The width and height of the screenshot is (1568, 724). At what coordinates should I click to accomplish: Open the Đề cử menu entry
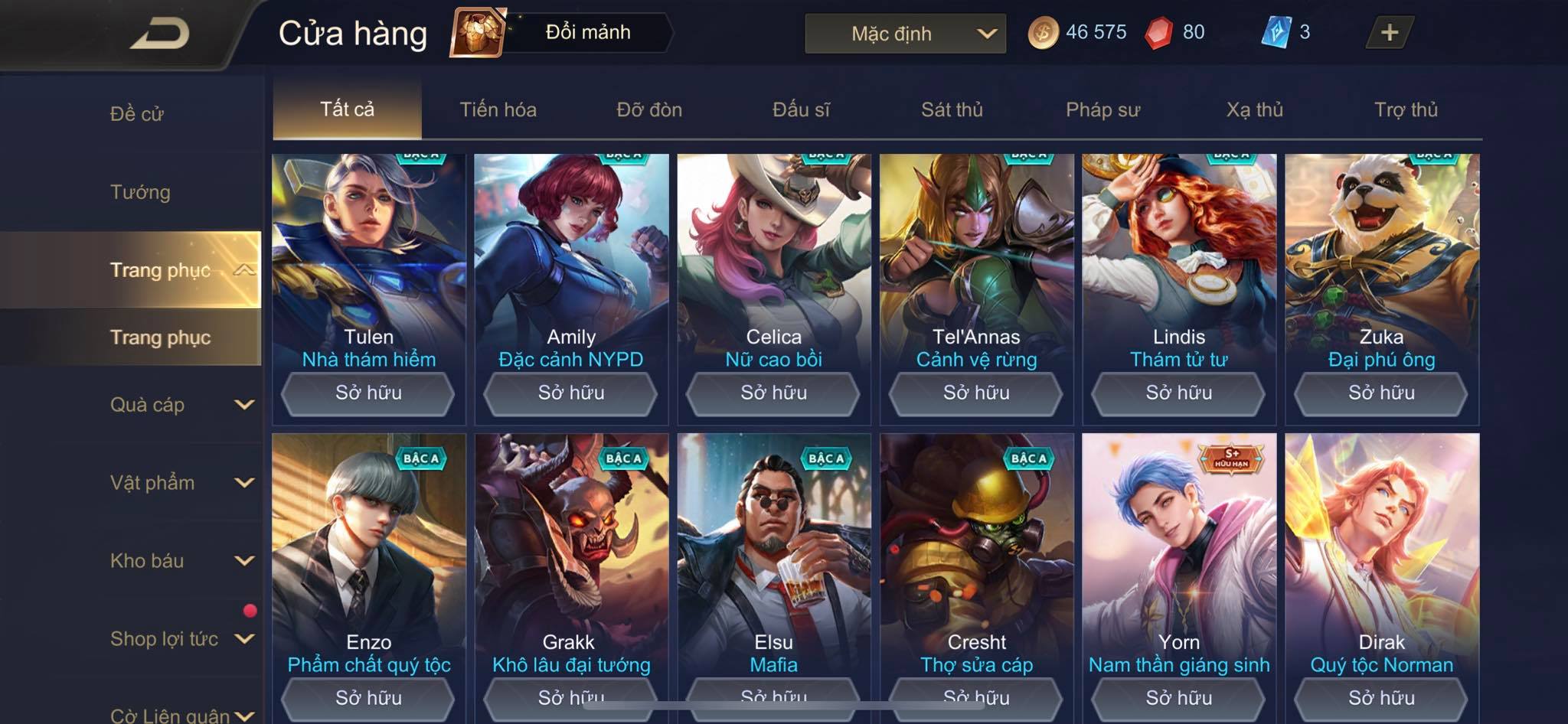pyautogui.click(x=137, y=114)
